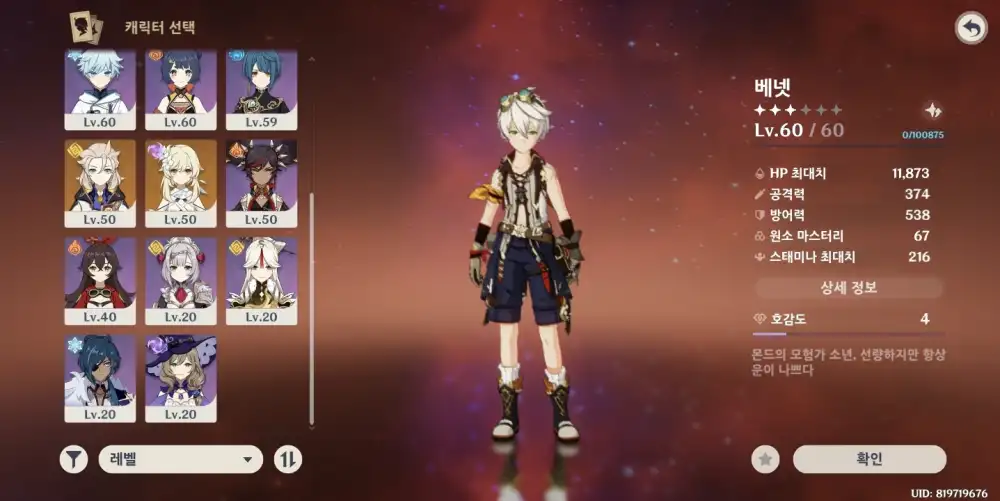Toggle the ascending/descending sort order button
Viewport: 1000px width, 501px height.
288,459
